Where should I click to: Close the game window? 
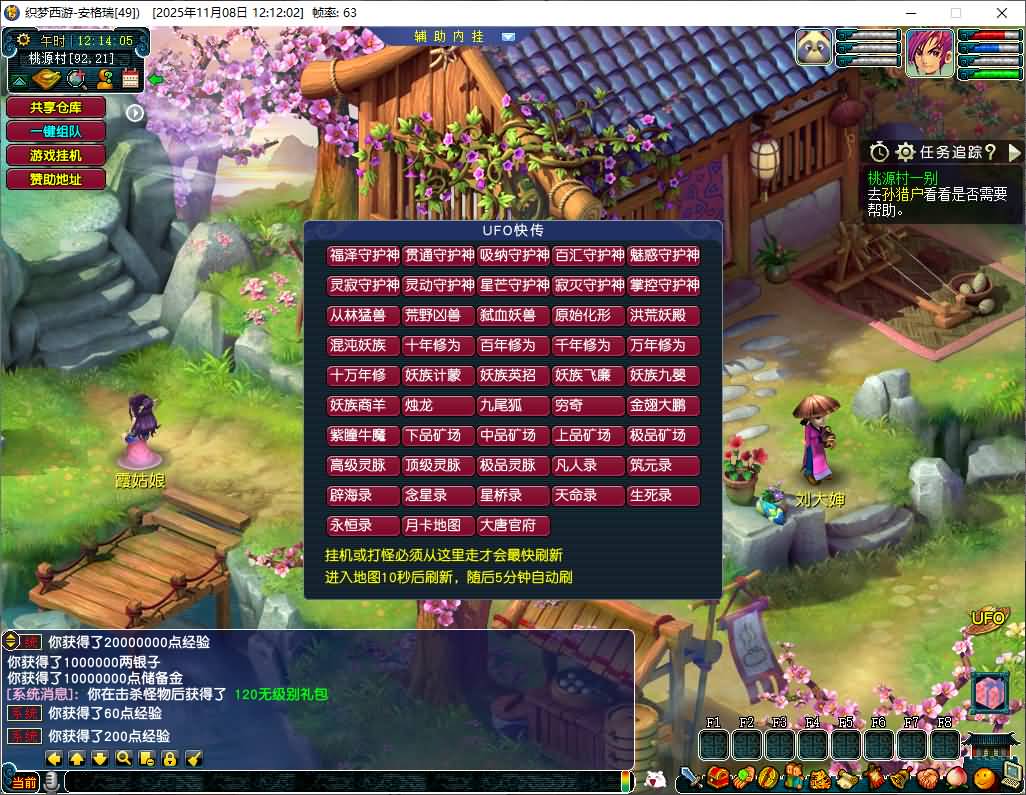tap(1002, 13)
